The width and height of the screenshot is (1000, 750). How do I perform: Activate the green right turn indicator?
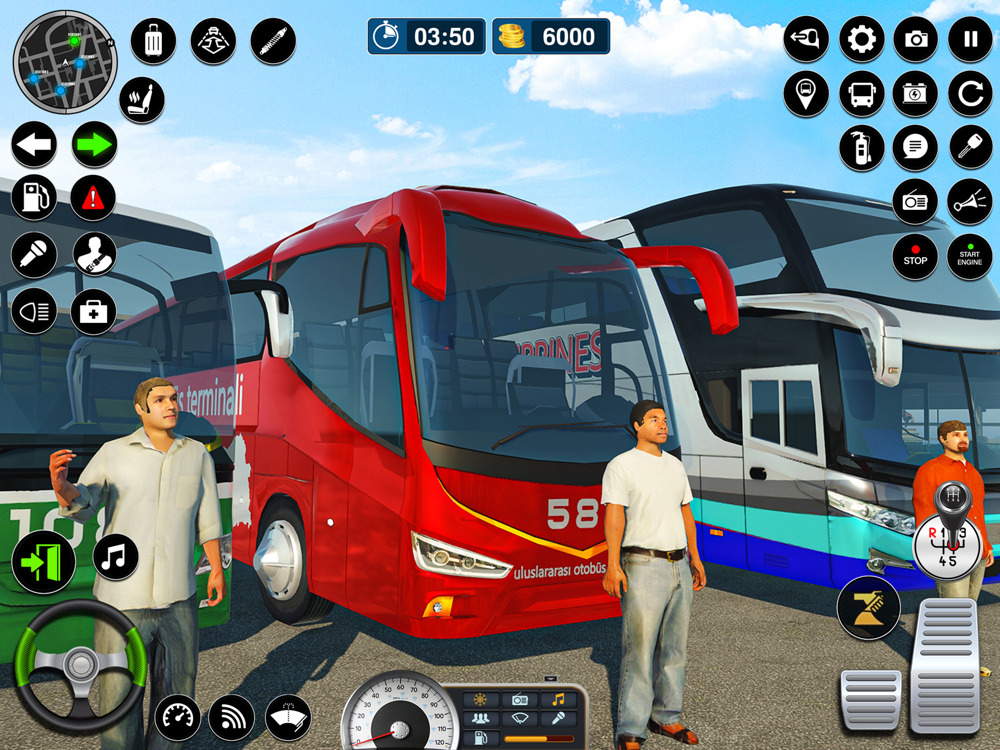tap(94, 146)
